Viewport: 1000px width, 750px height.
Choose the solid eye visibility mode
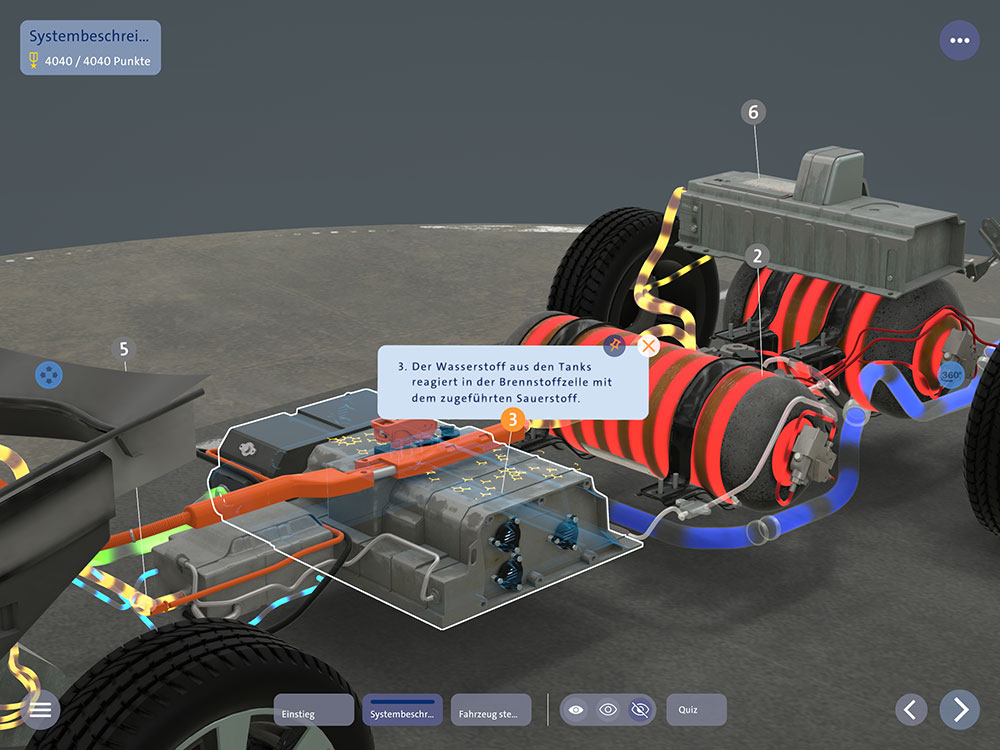click(x=576, y=710)
